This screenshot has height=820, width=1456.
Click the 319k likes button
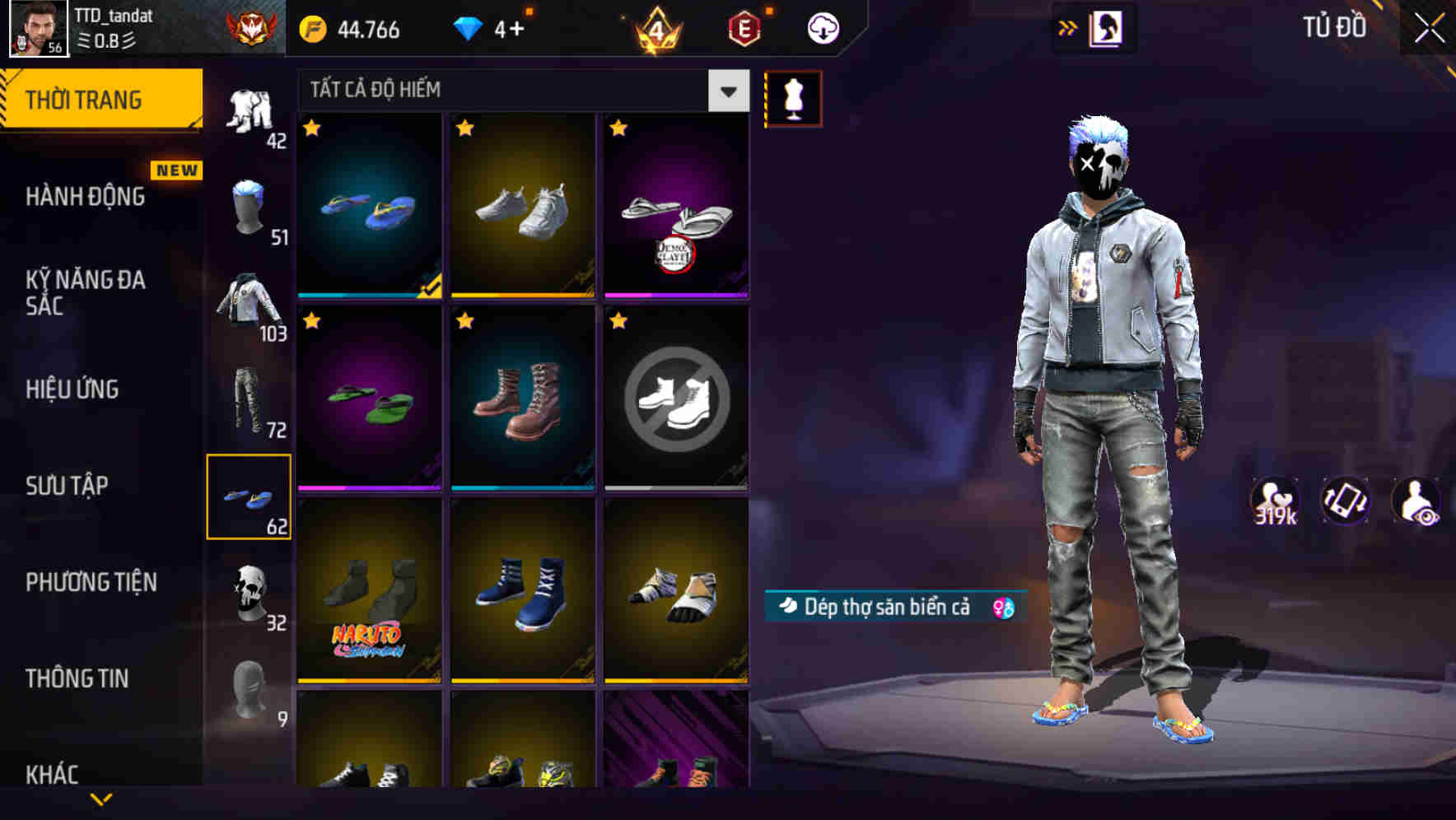point(1275,501)
